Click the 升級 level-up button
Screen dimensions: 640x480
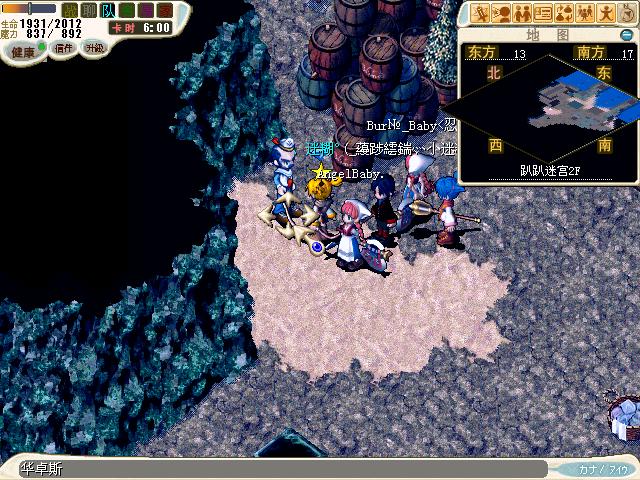pos(94,48)
